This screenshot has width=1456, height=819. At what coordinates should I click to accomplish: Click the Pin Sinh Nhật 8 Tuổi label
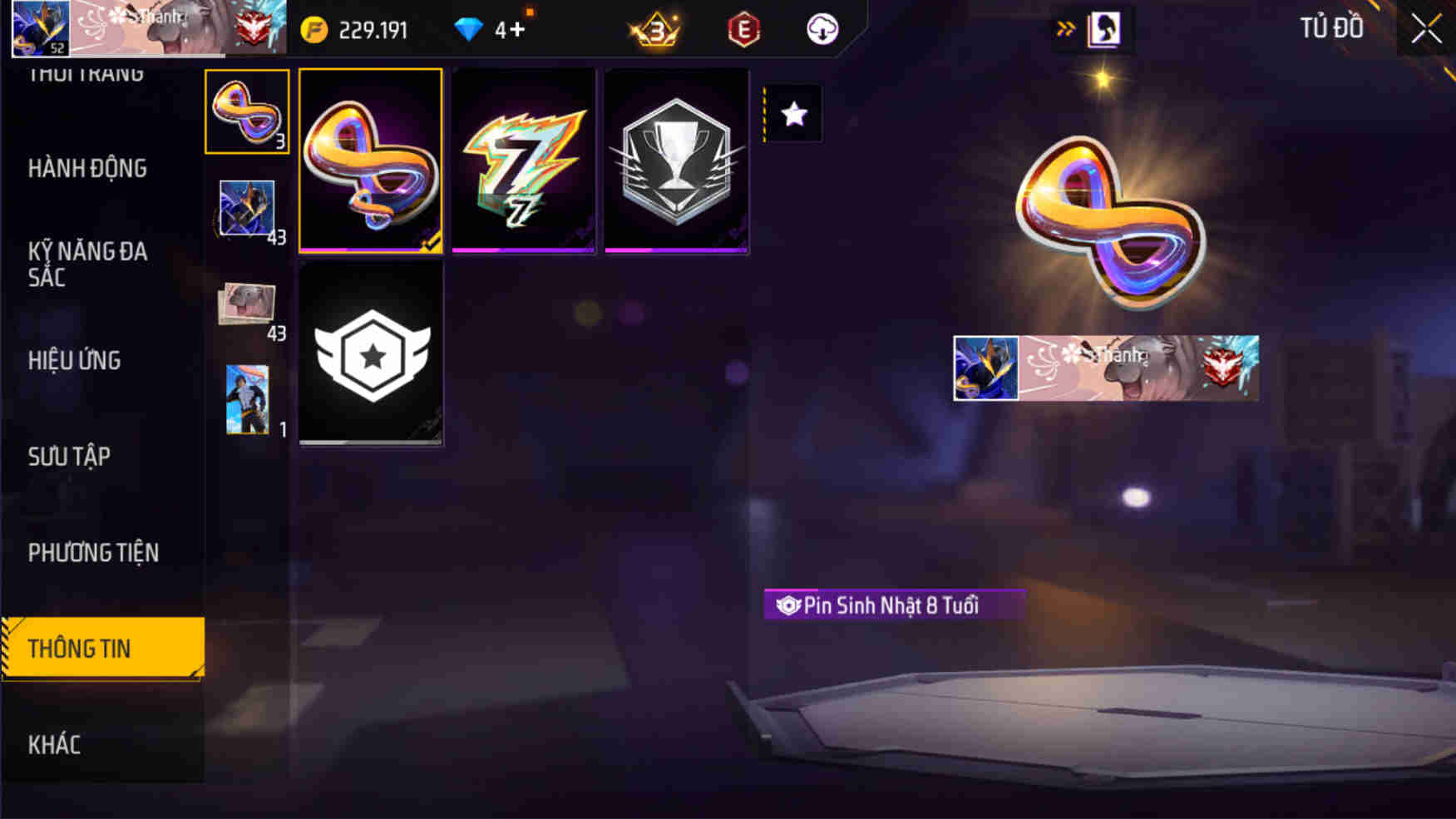point(891,605)
